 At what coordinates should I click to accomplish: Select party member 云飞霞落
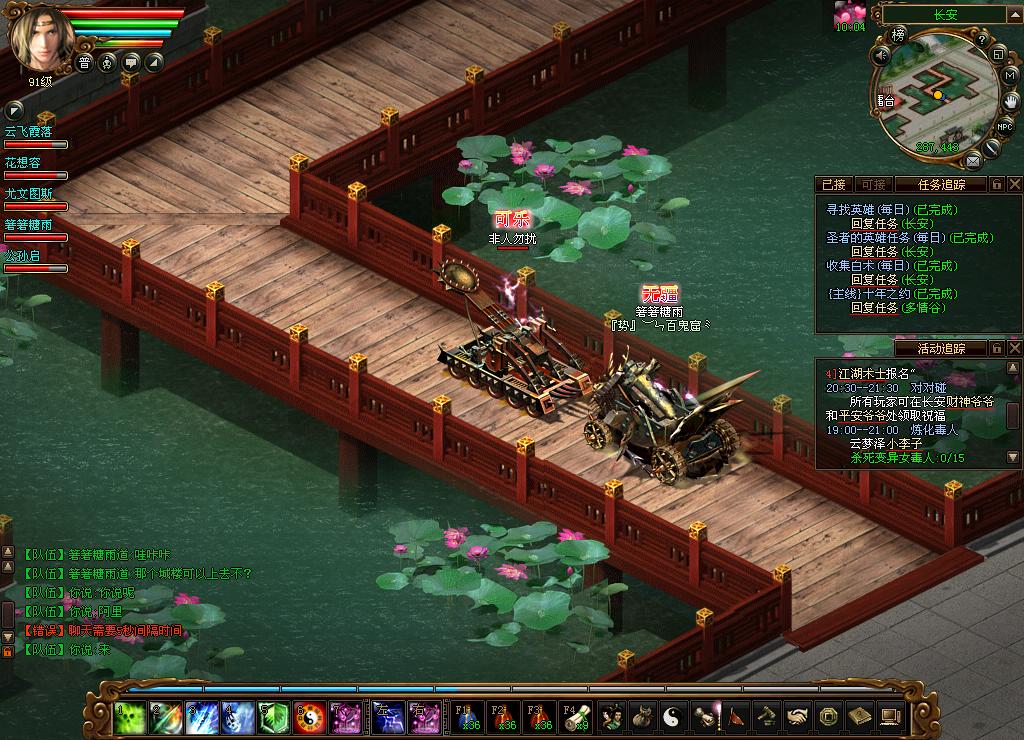[x=28, y=131]
